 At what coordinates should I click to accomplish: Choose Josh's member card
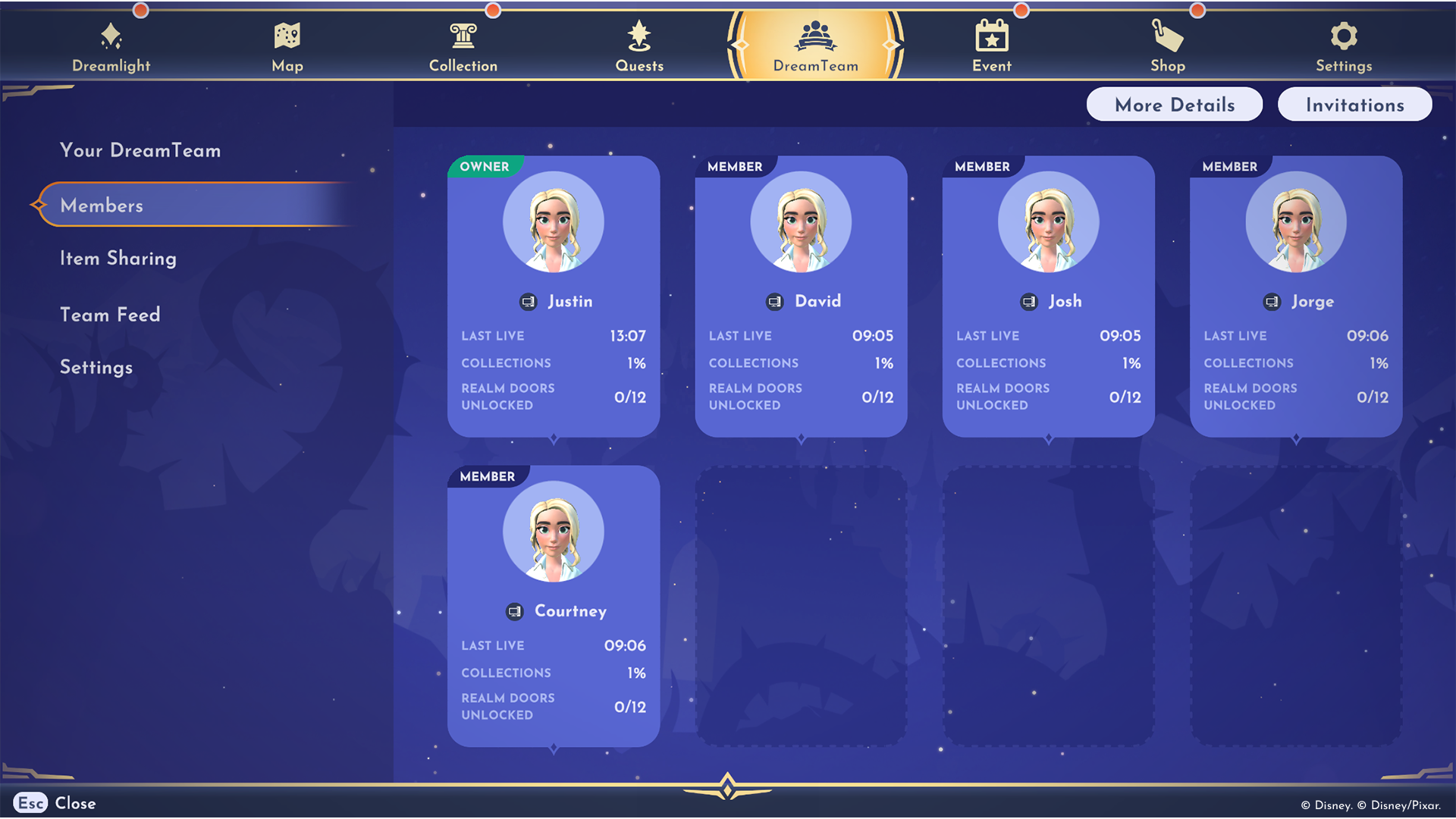click(1048, 296)
